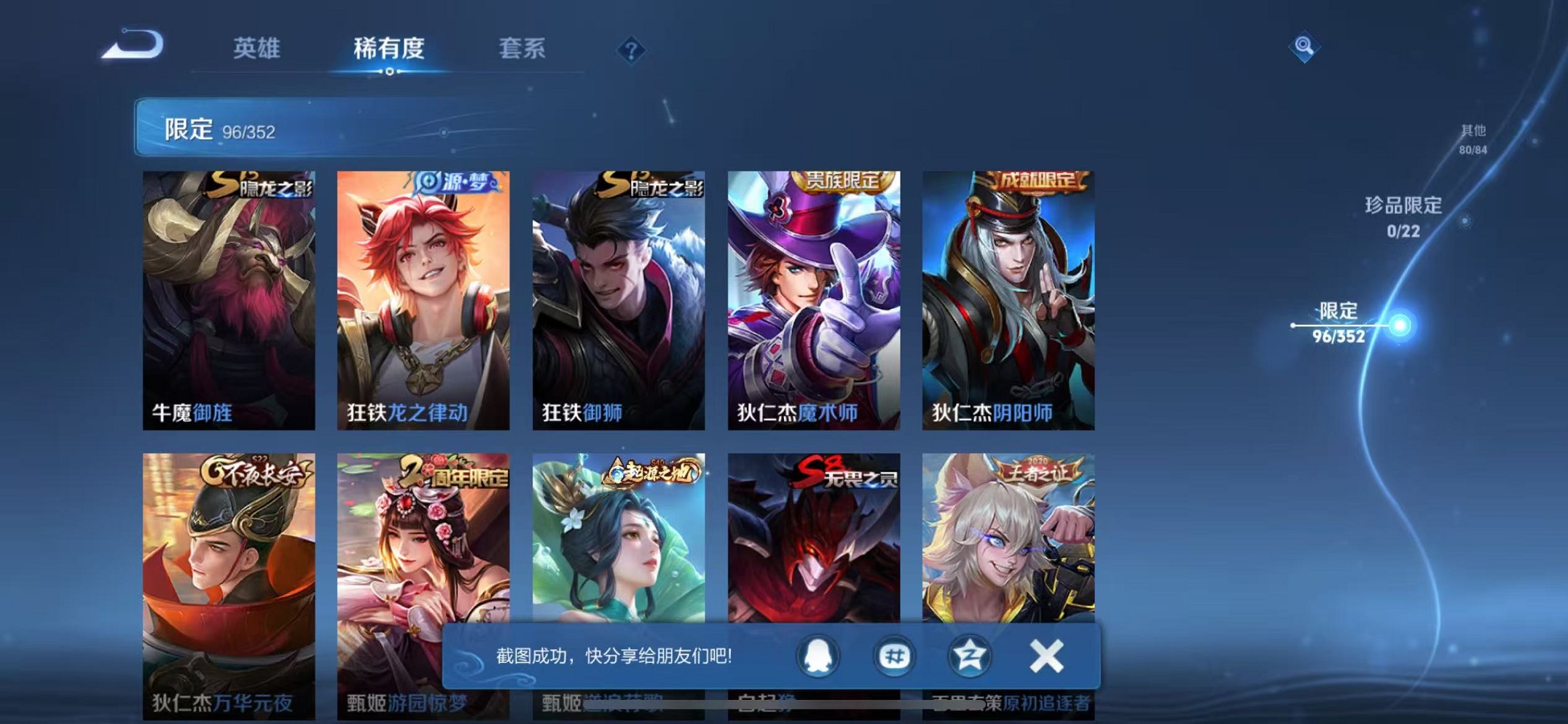
Task: Switch to the 套系 tab
Action: [x=522, y=48]
